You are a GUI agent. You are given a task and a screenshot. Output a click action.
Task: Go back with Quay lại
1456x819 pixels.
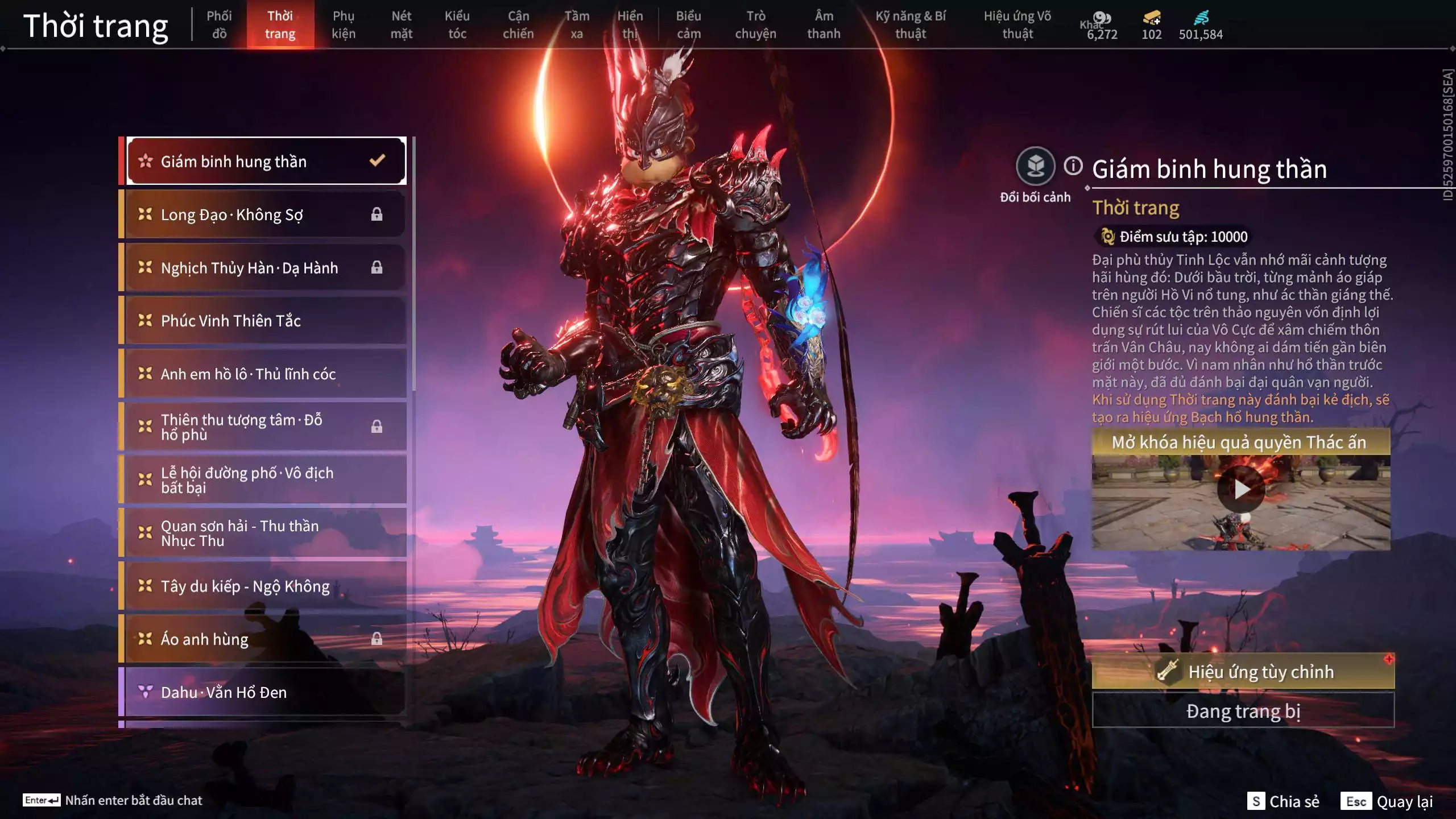tap(1387, 801)
